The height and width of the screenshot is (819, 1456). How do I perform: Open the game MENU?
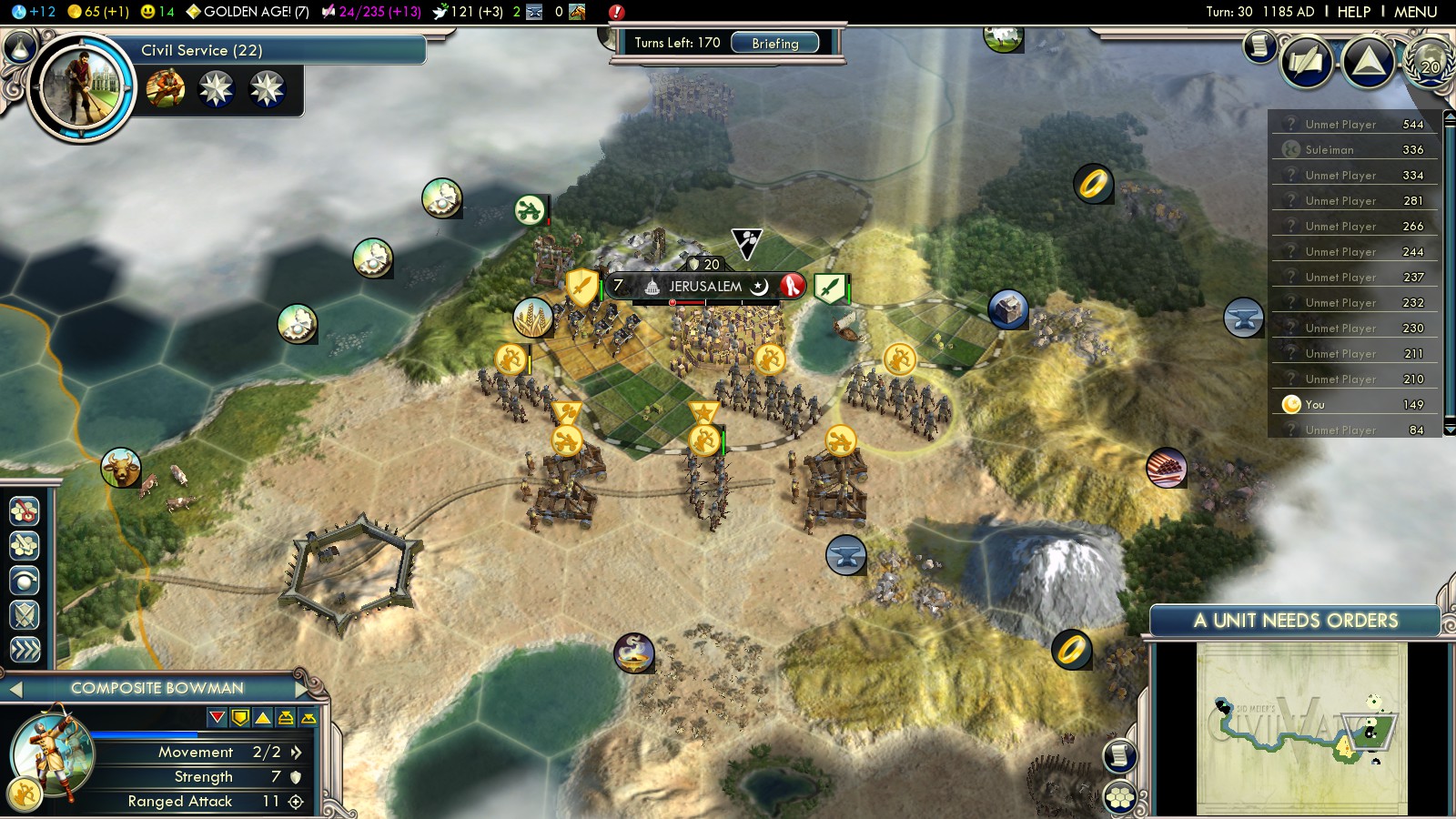[x=1415, y=12]
